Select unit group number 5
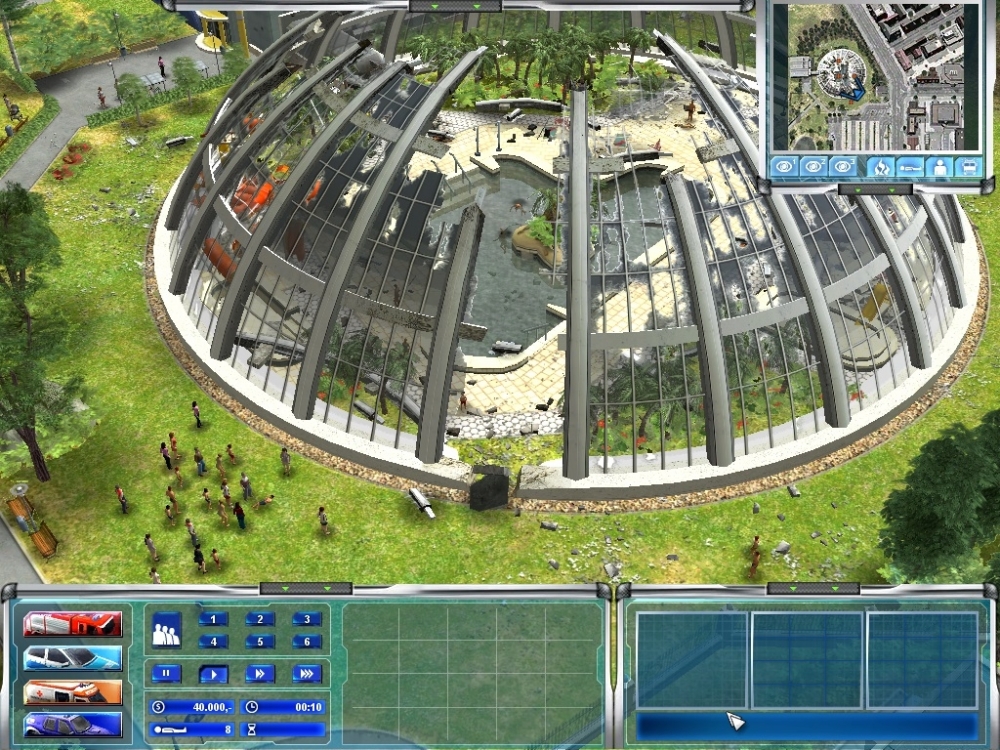1000x750 pixels. point(260,642)
